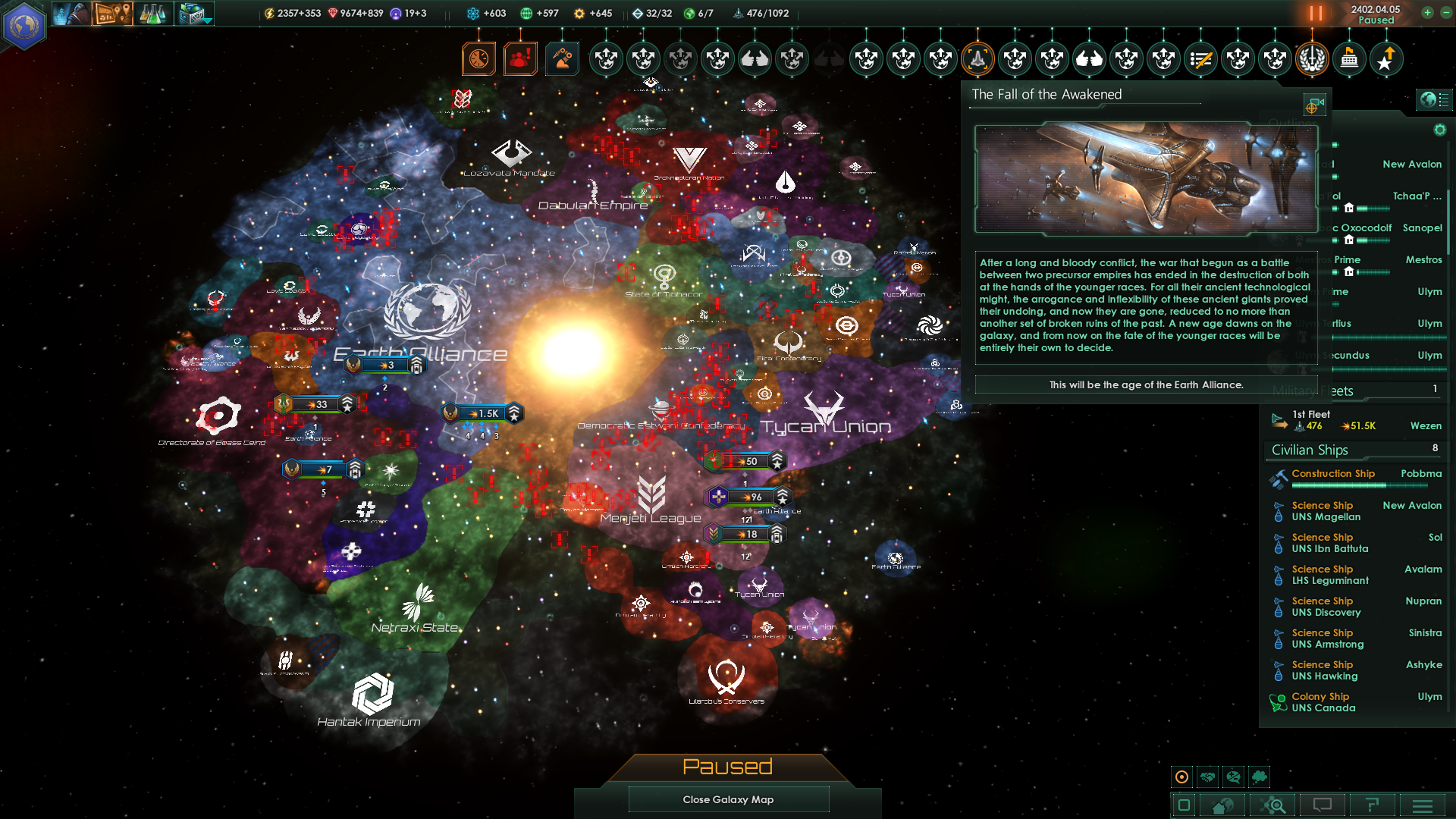Dismiss event with Earth Alliance age option
Image resolution: width=1456 pixels, height=819 pixels.
pyautogui.click(x=1146, y=384)
